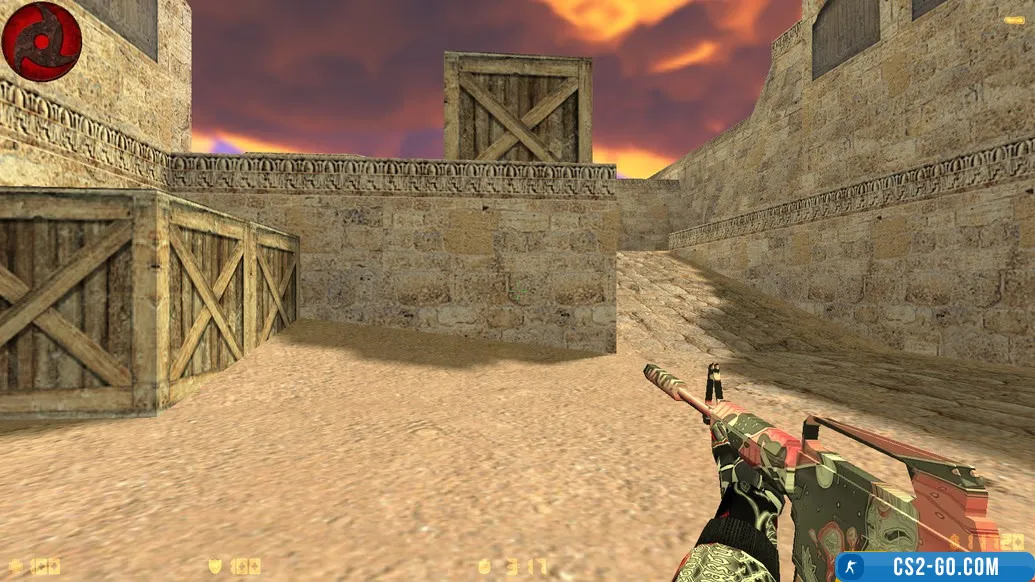Click the red circular emblem radar icon
This screenshot has height=582, width=1035.
[41, 41]
